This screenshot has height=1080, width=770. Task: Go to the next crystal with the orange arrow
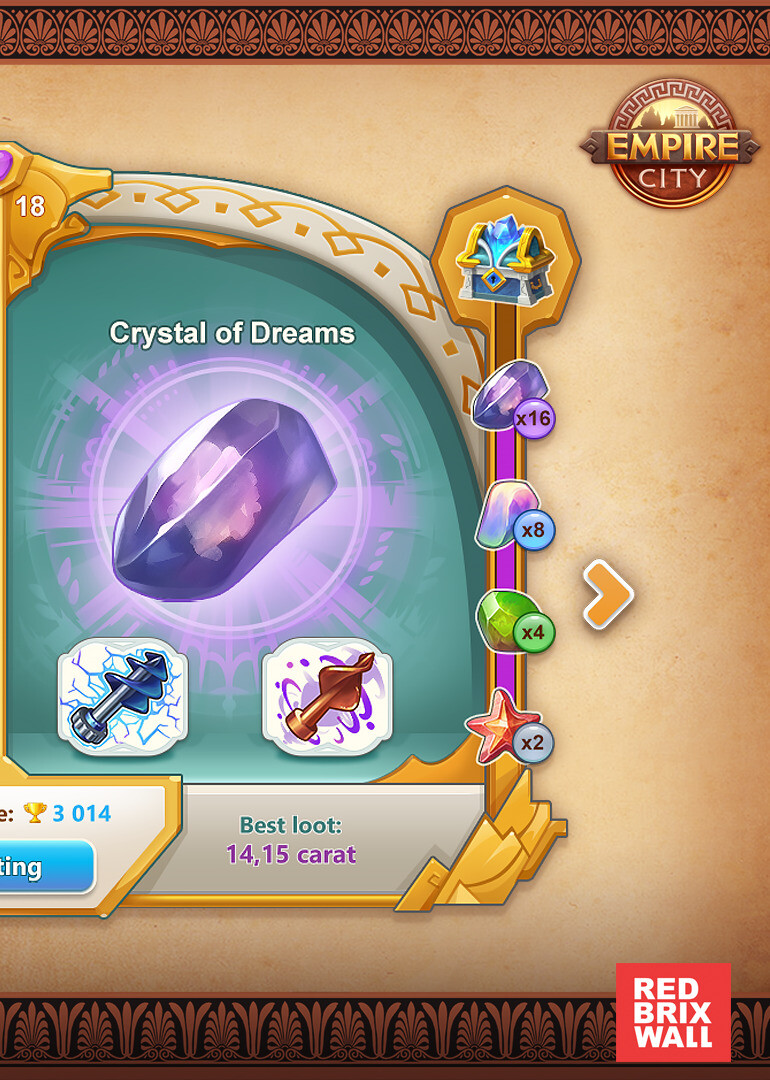coord(609,595)
